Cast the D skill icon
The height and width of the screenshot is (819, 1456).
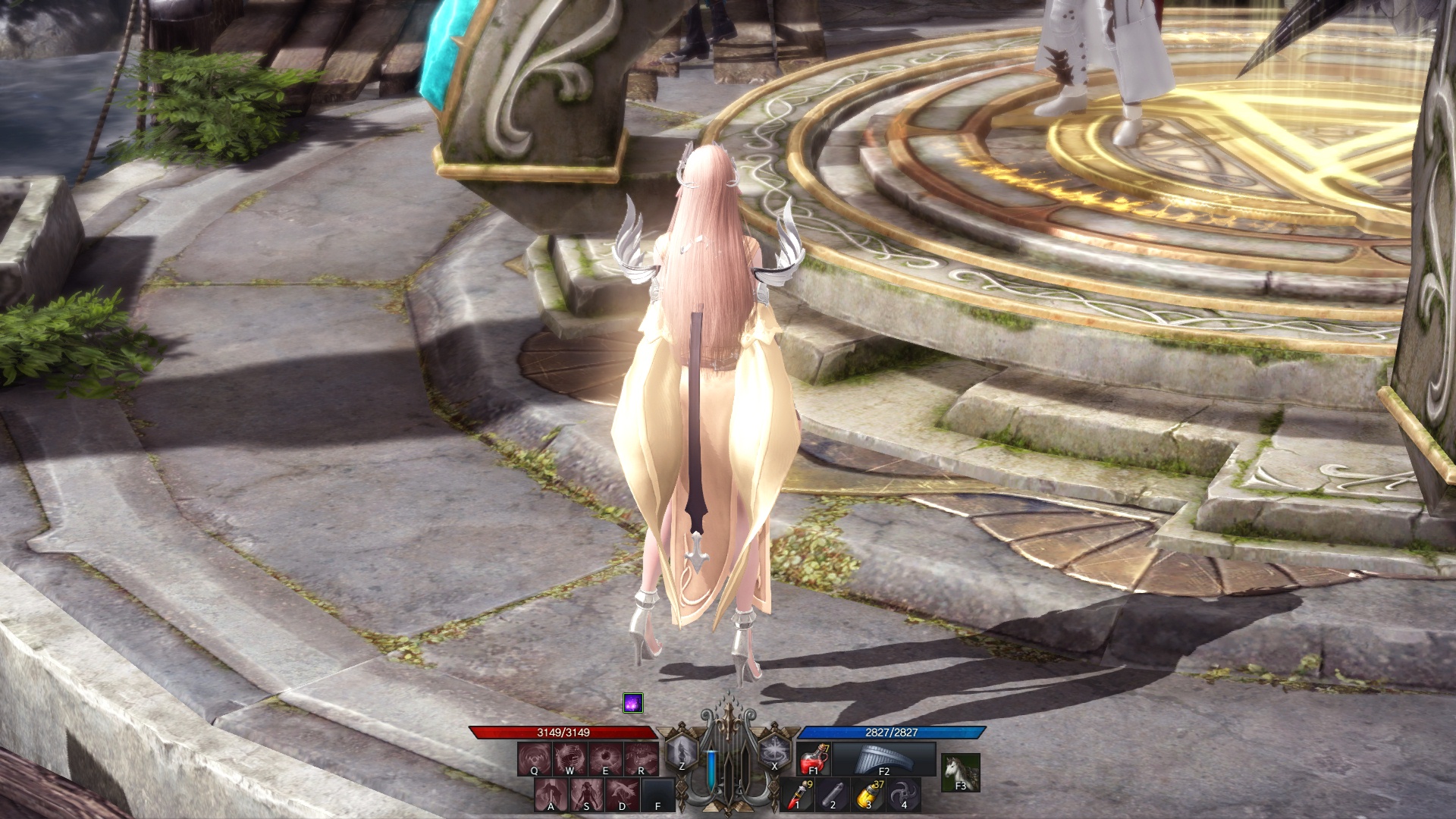click(x=622, y=794)
